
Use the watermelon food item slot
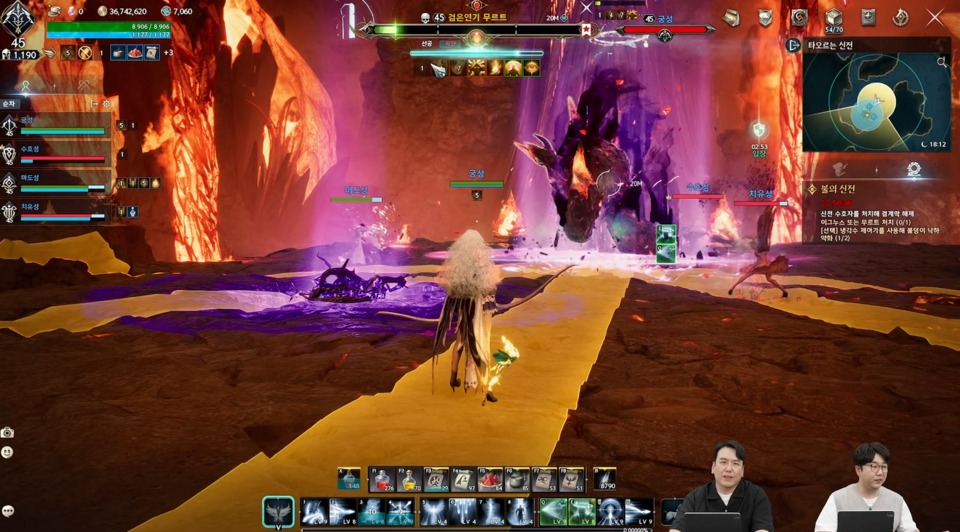click(489, 480)
